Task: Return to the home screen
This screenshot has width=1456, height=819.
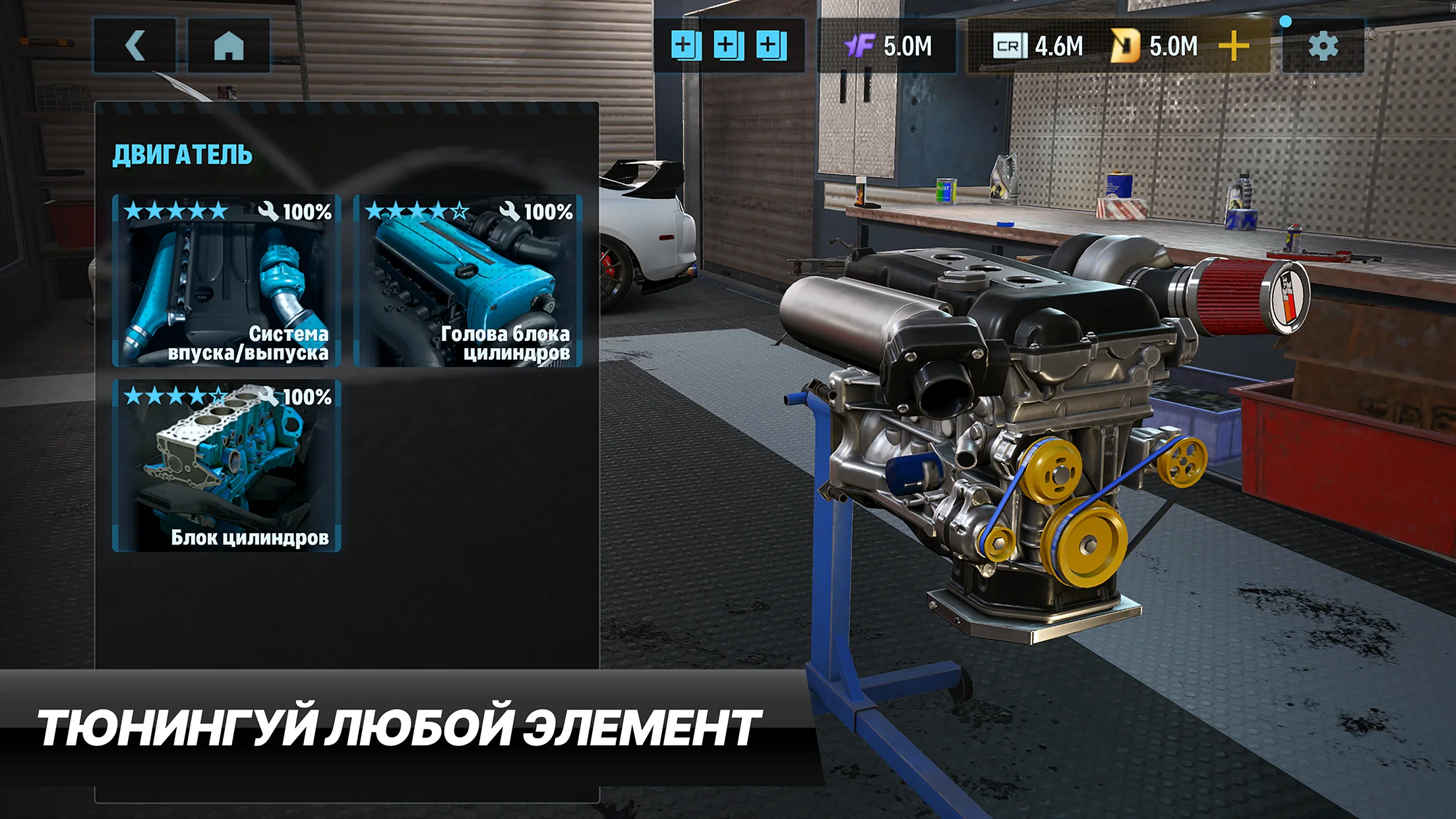Action: coord(229,46)
